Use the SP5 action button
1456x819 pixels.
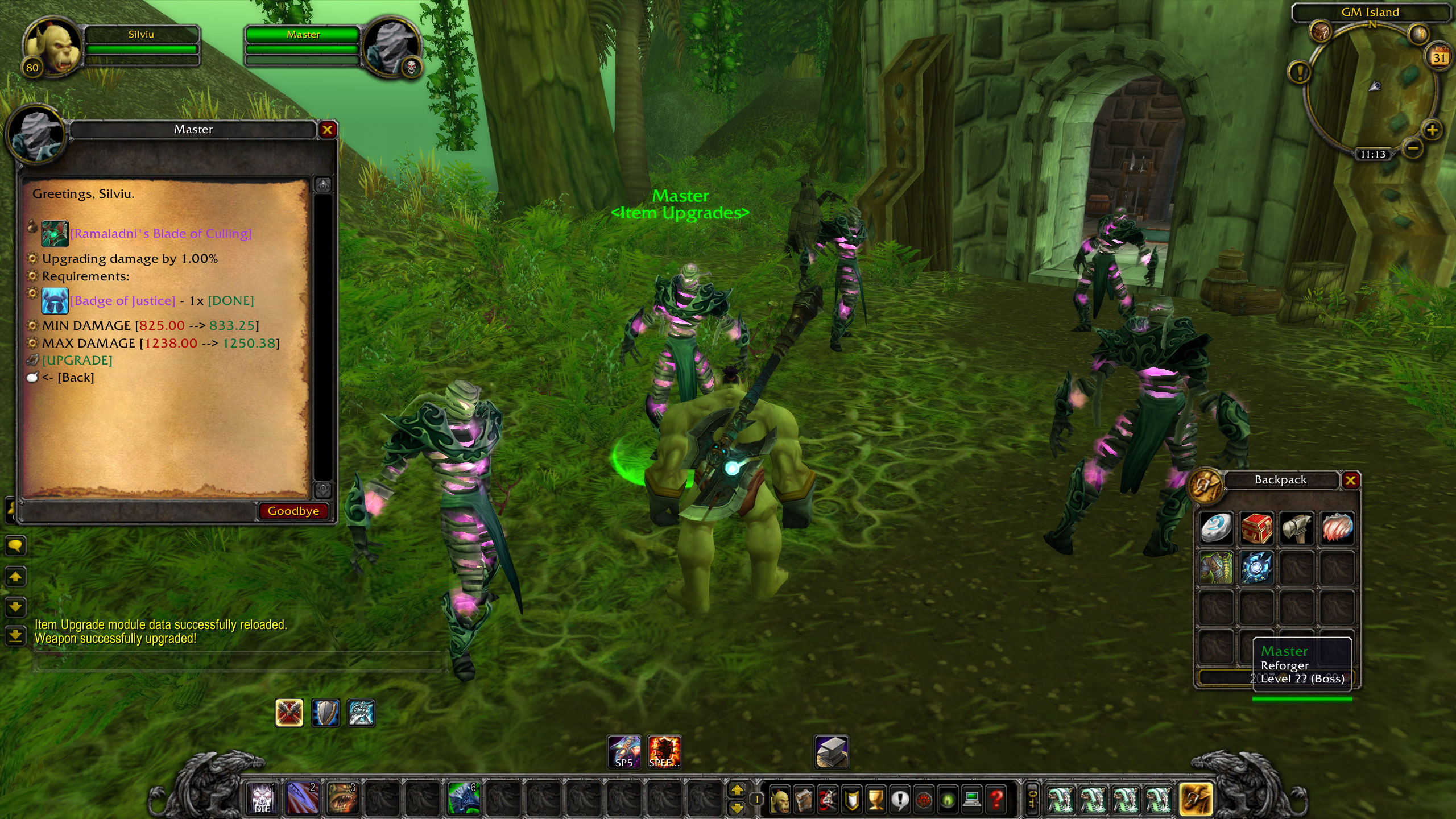(x=624, y=752)
